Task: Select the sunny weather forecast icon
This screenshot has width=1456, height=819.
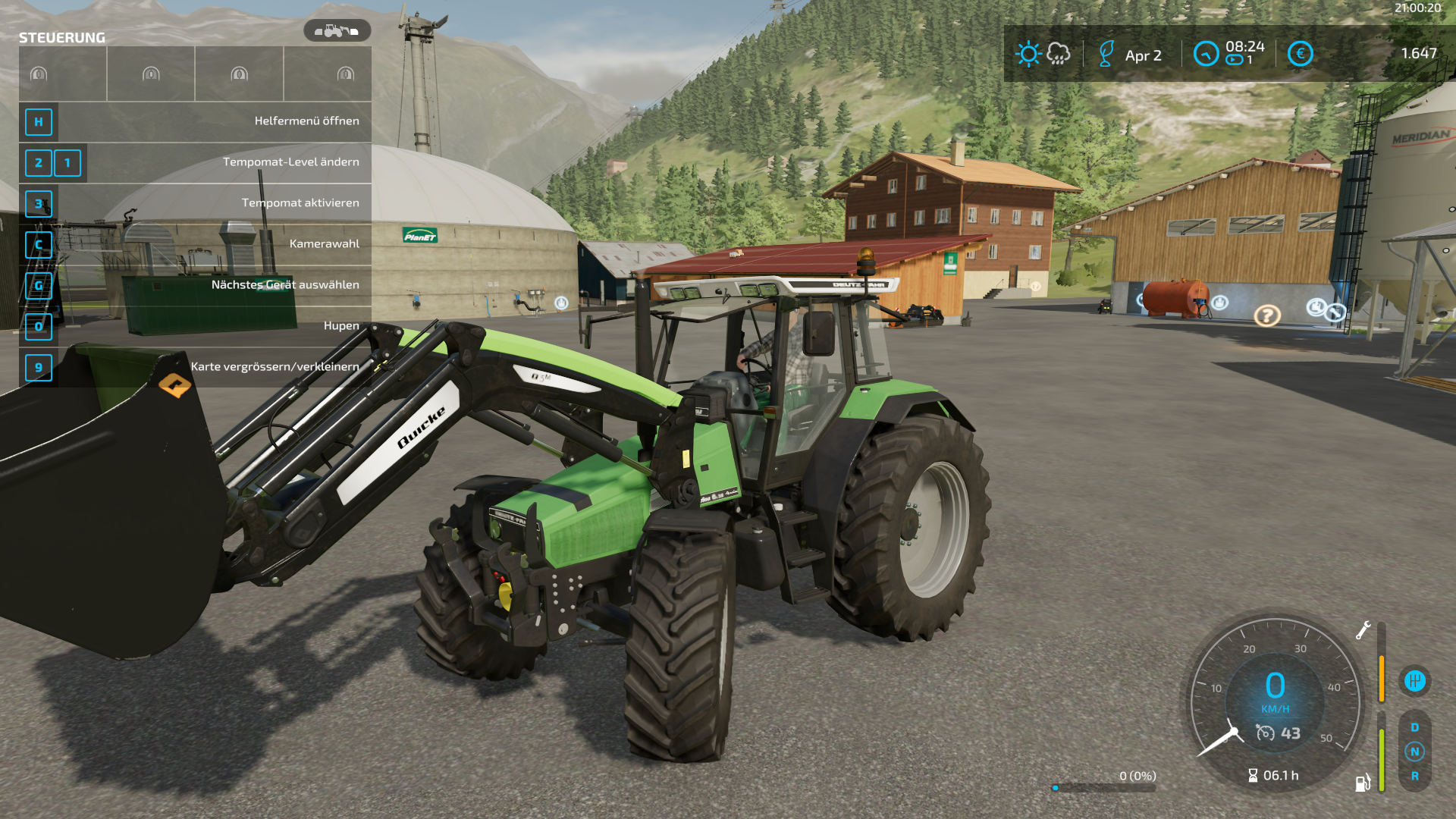Action: (1028, 54)
